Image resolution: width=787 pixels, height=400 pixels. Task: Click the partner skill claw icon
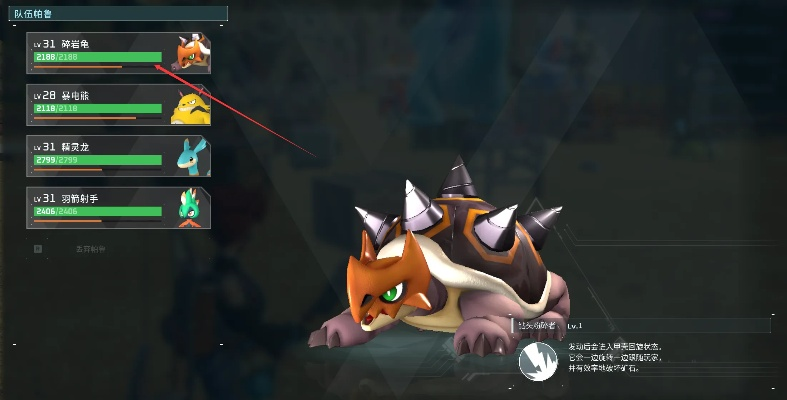coord(537,361)
